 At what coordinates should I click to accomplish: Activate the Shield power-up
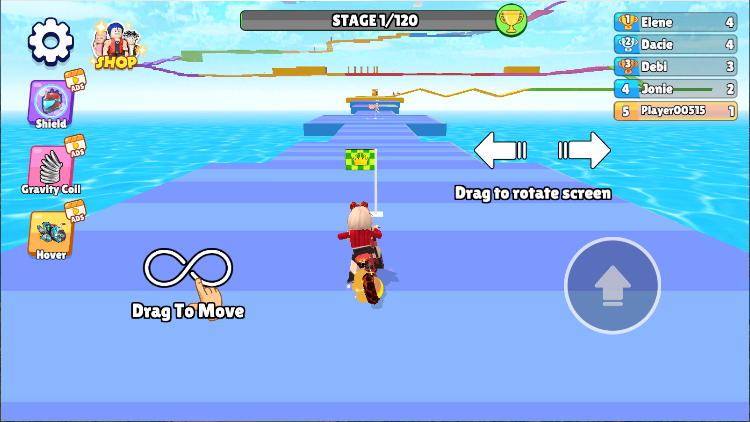tap(51, 104)
